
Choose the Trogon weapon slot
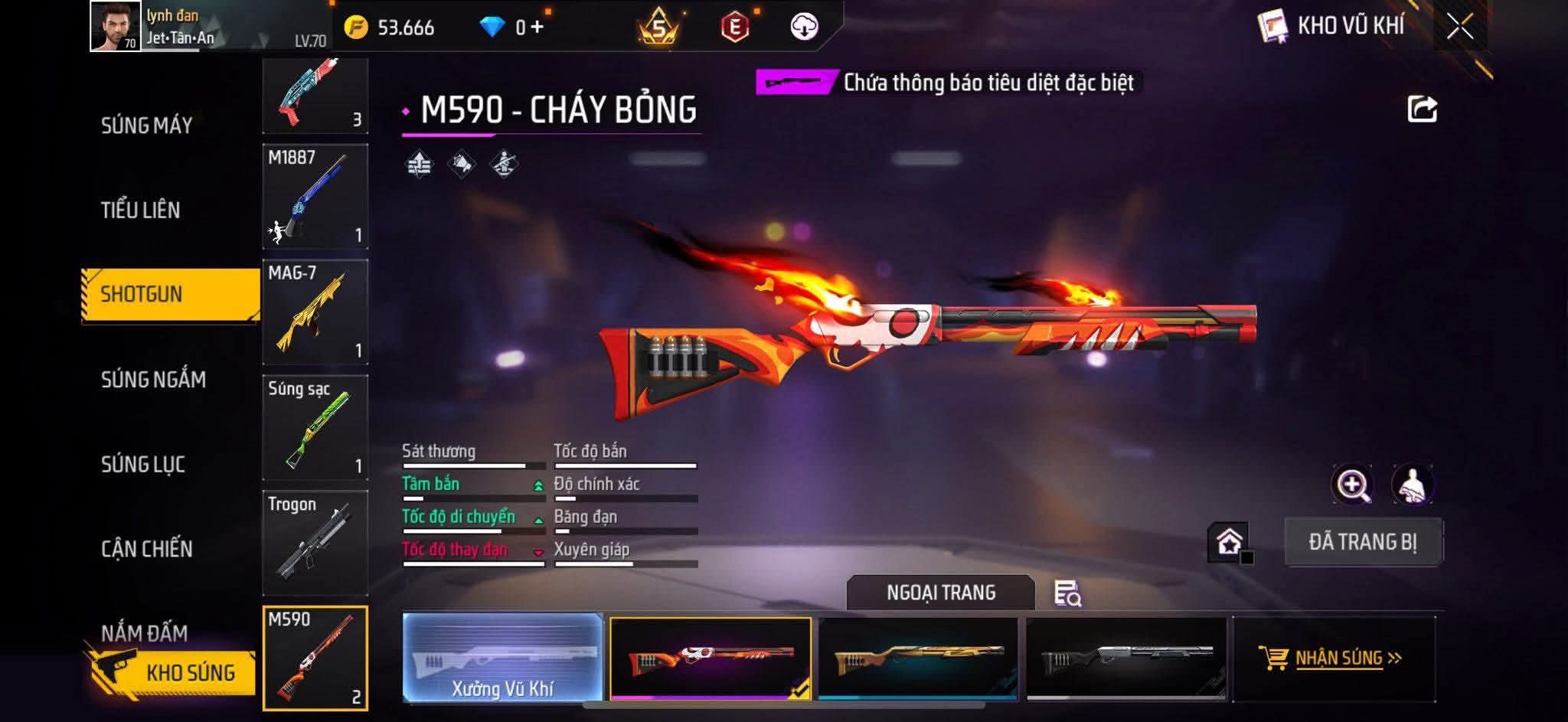[315, 543]
